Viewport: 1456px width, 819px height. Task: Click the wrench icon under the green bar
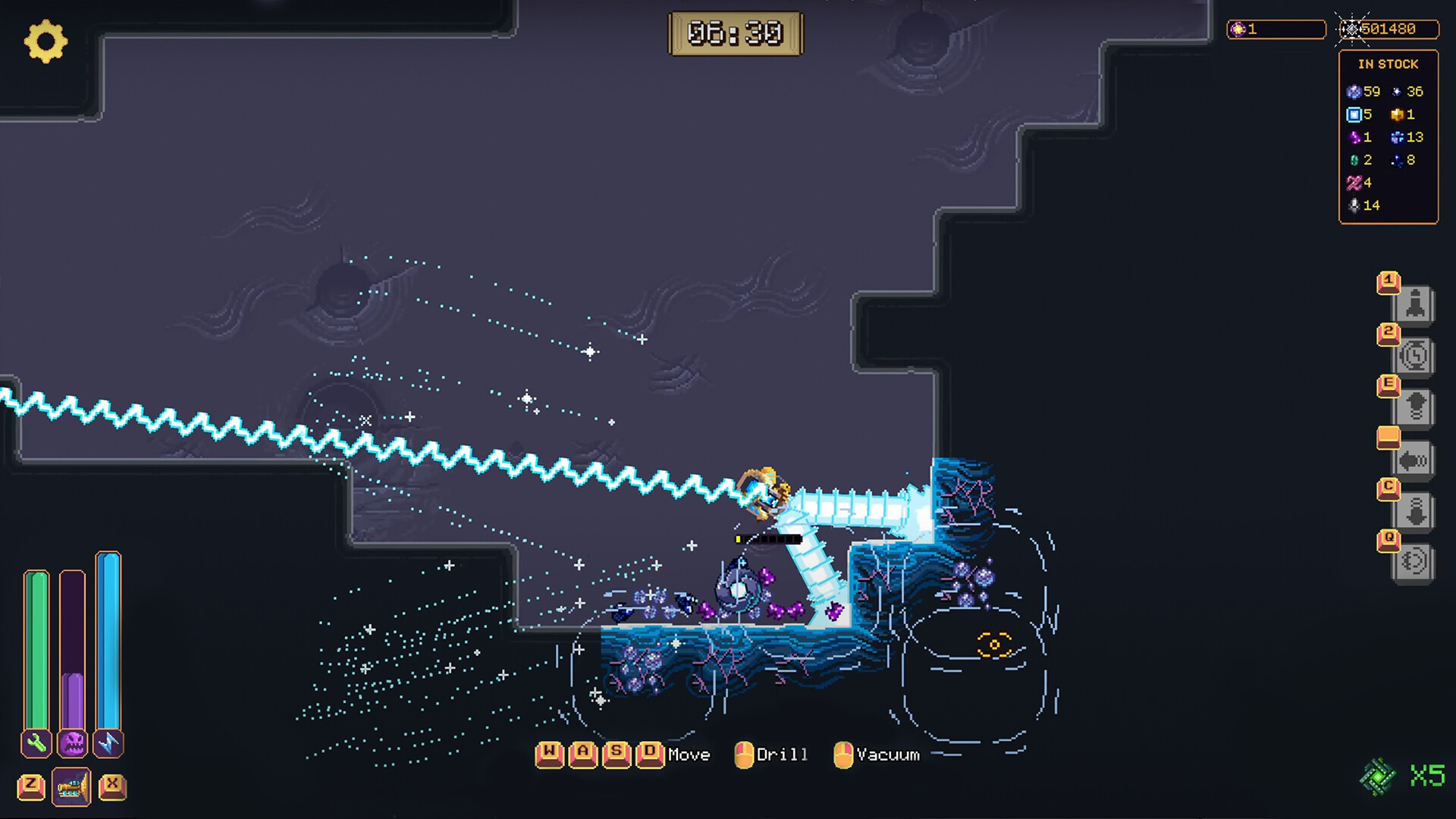(x=36, y=744)
